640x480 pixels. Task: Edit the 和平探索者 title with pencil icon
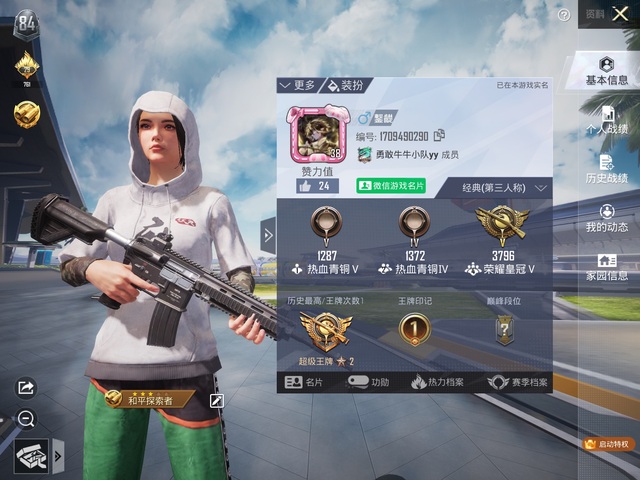216,400
